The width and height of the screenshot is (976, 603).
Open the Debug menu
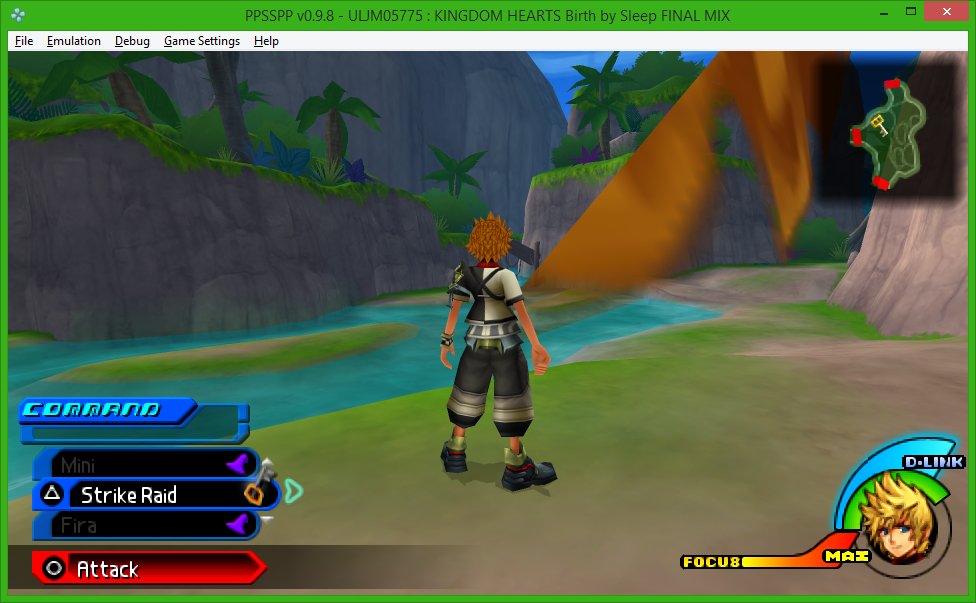132,41
